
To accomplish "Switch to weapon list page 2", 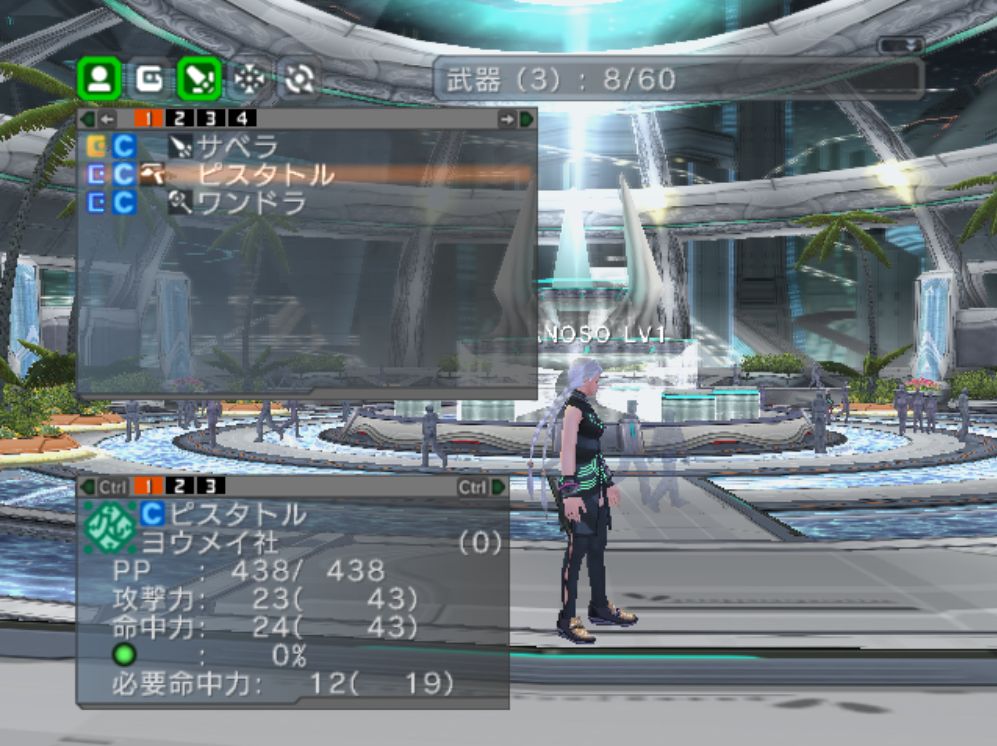I will pos(182,119).
